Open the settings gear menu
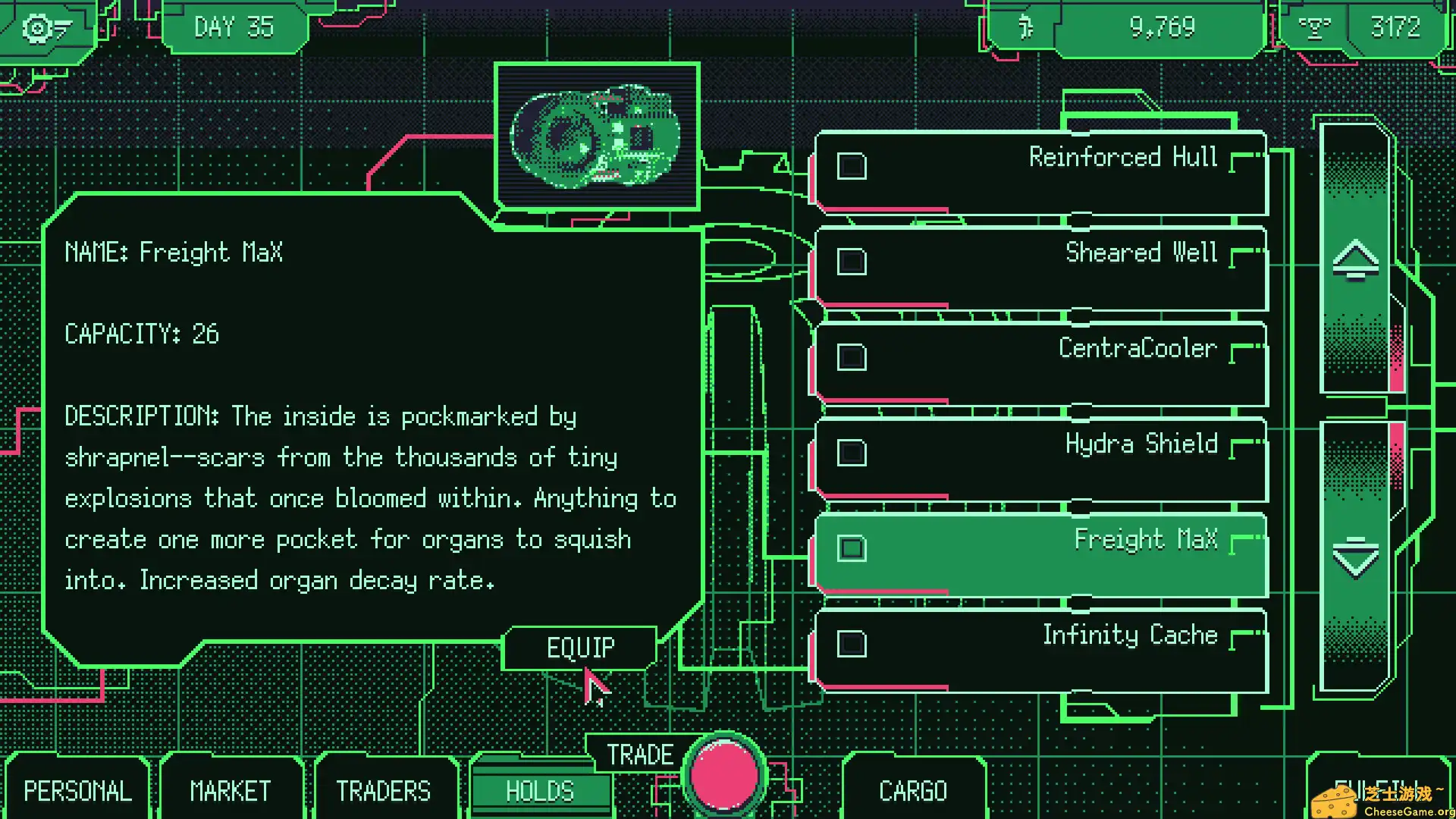 pyautogui.click(x=36, y=28)
